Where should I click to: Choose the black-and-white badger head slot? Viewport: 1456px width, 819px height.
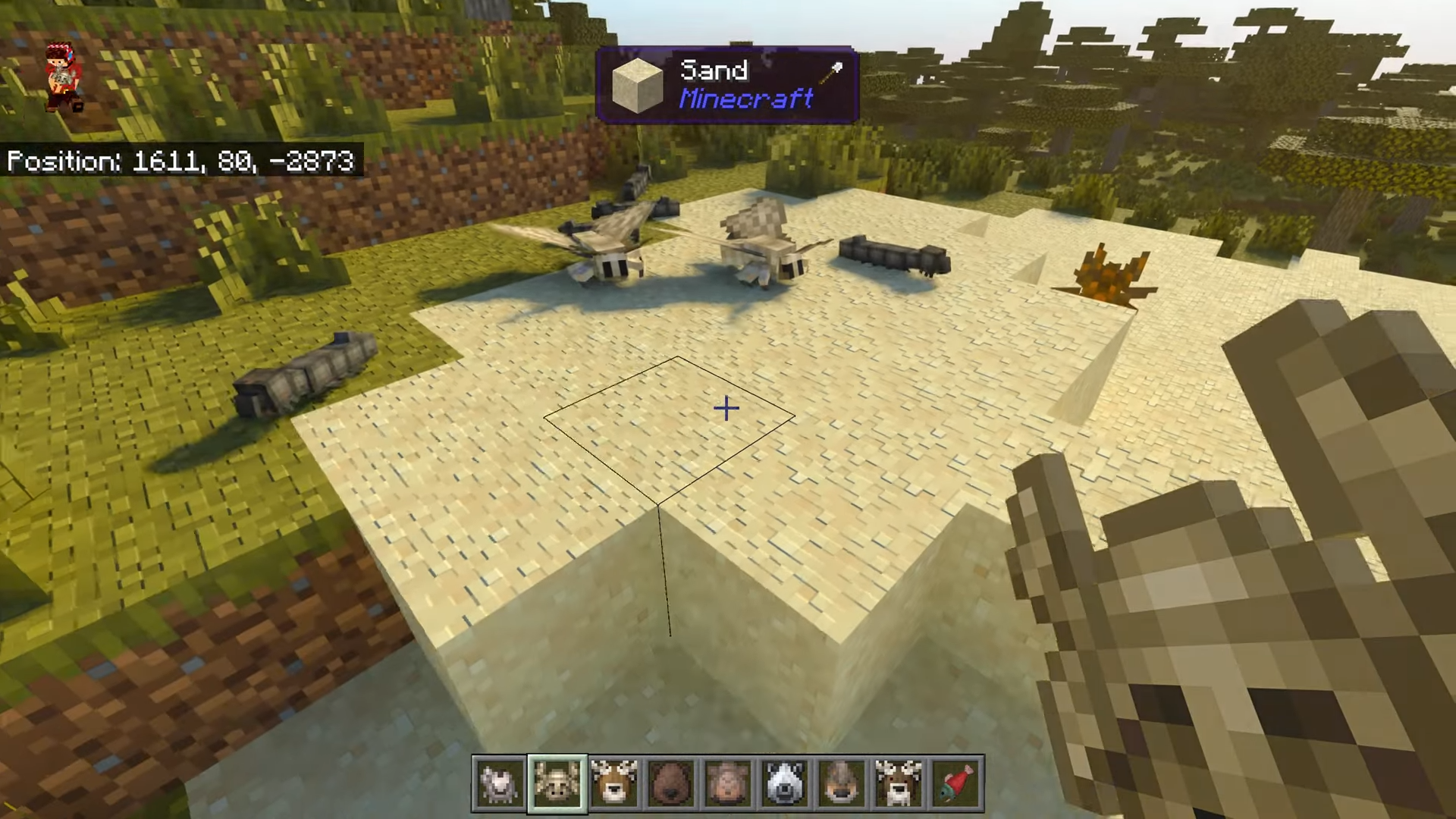click(x=785, y=783)
